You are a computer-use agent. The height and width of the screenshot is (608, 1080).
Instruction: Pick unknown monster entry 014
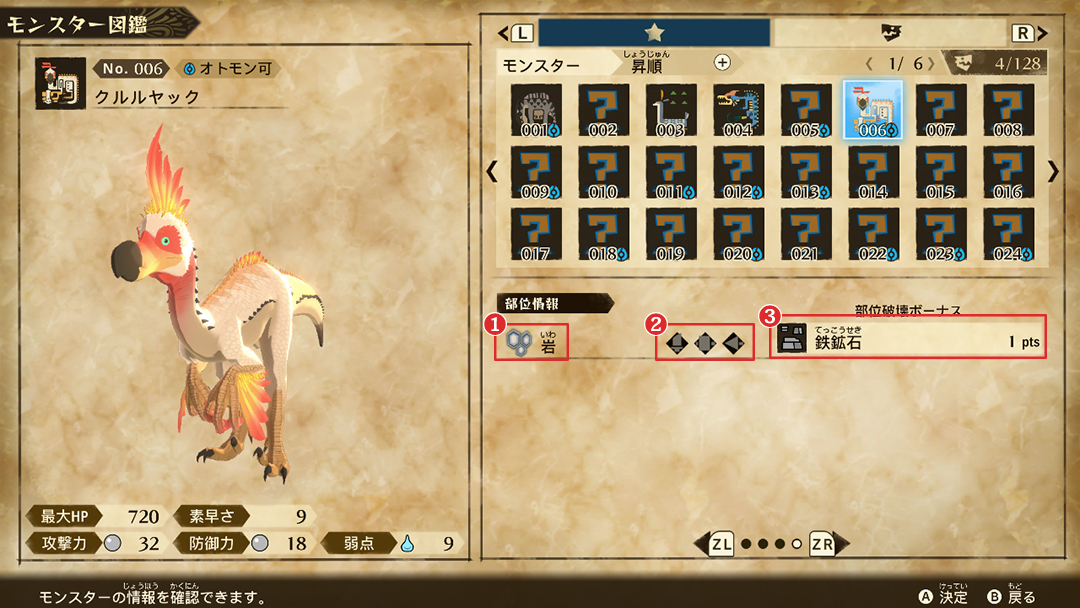click(872, 172)
